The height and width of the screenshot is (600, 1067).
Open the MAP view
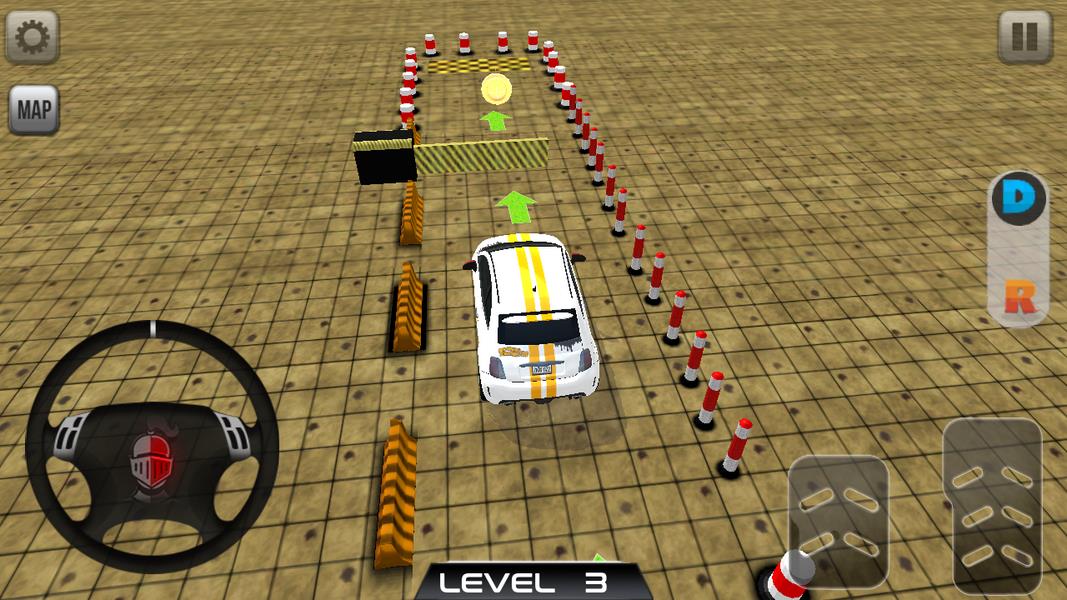(34, 109)
